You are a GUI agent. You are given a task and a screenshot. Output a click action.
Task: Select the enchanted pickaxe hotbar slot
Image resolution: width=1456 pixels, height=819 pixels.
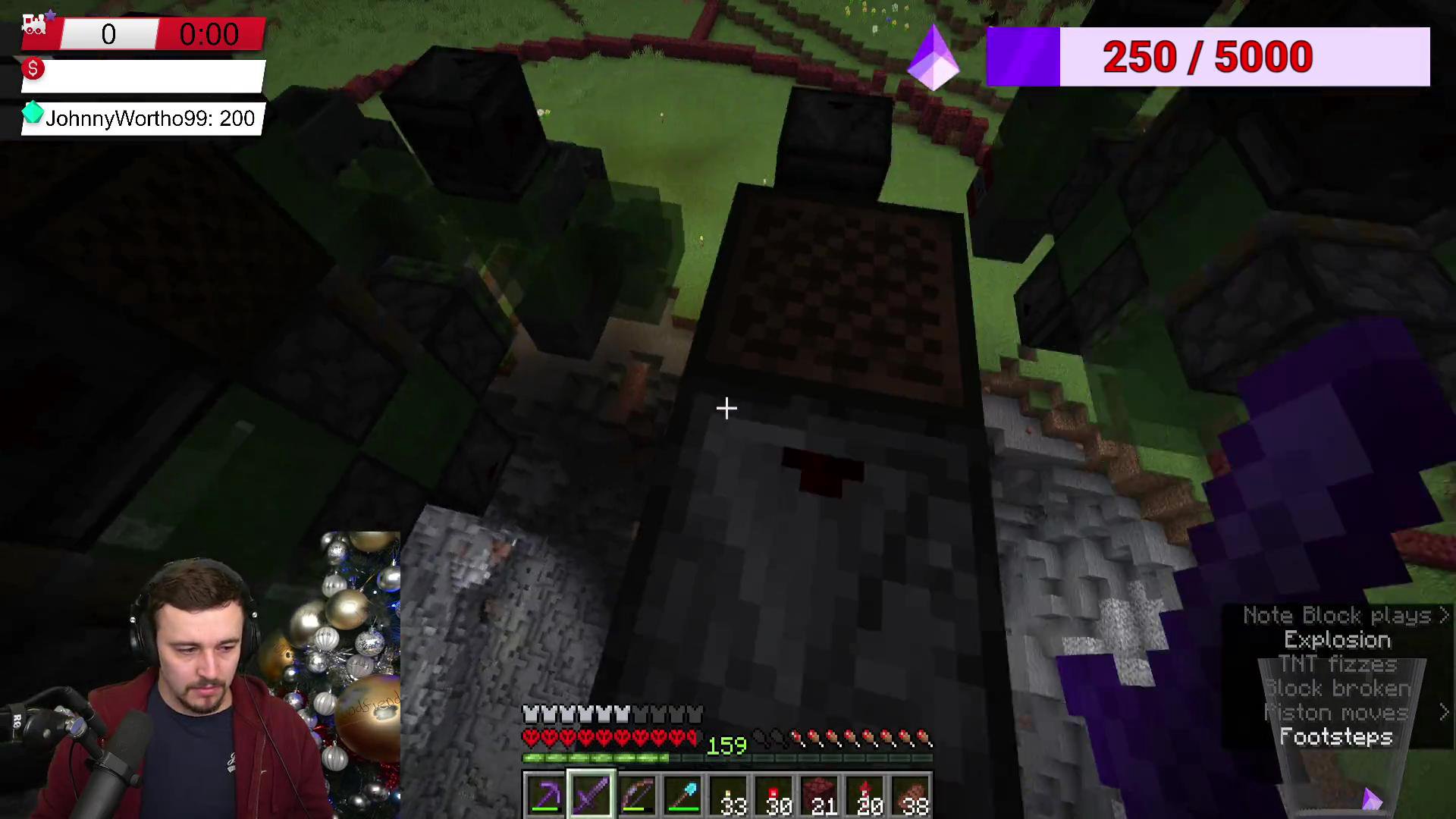pyautogui.click(x=546, y=795)
